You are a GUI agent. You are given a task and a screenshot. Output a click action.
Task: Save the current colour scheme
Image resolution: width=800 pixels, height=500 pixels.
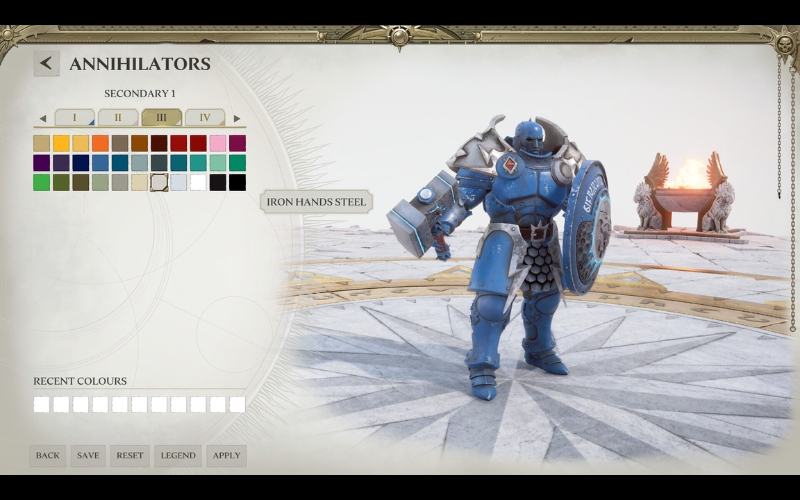[x=88, y=456]
